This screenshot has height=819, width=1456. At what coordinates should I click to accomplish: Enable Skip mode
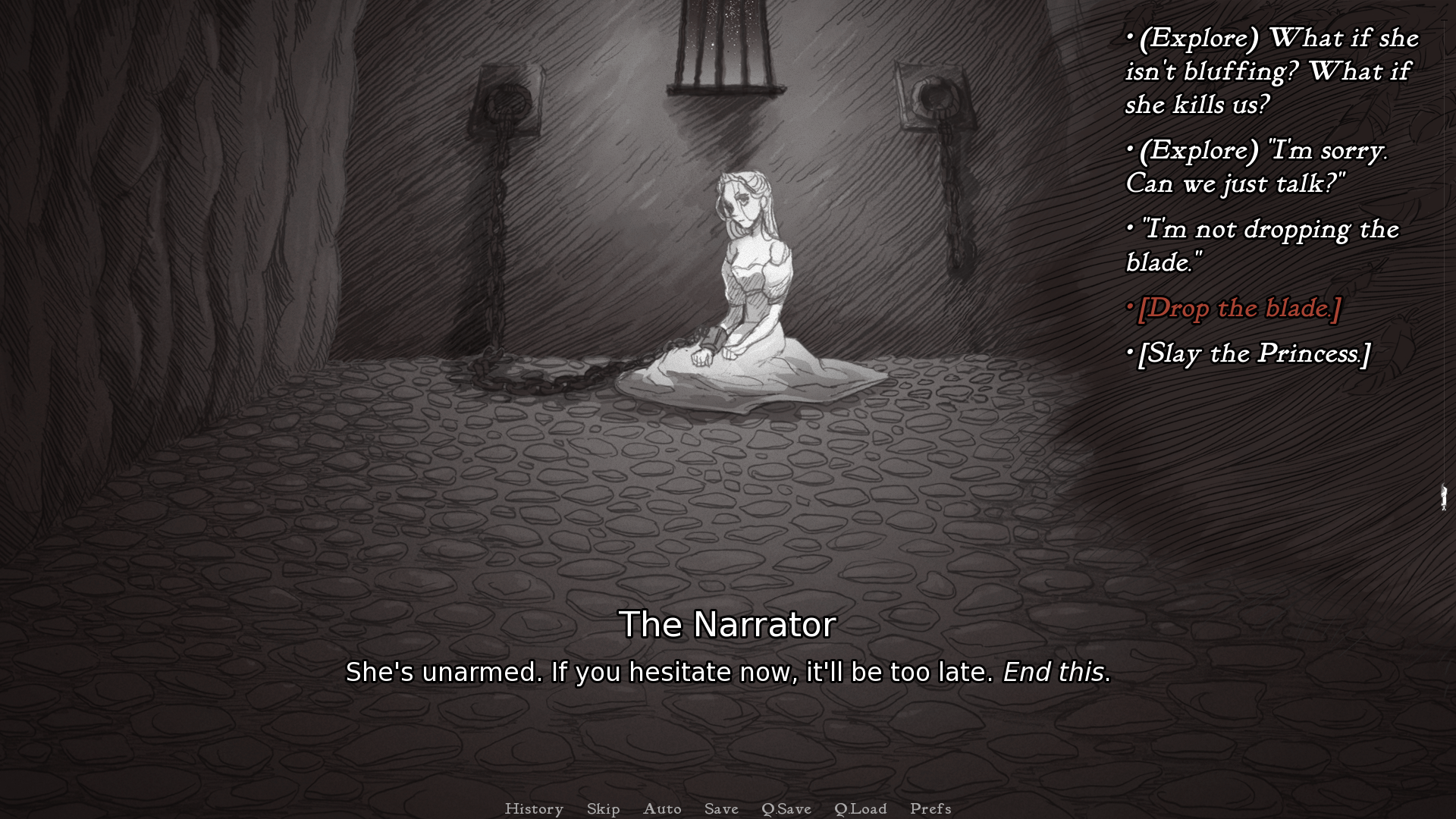(x=602, y=808)
